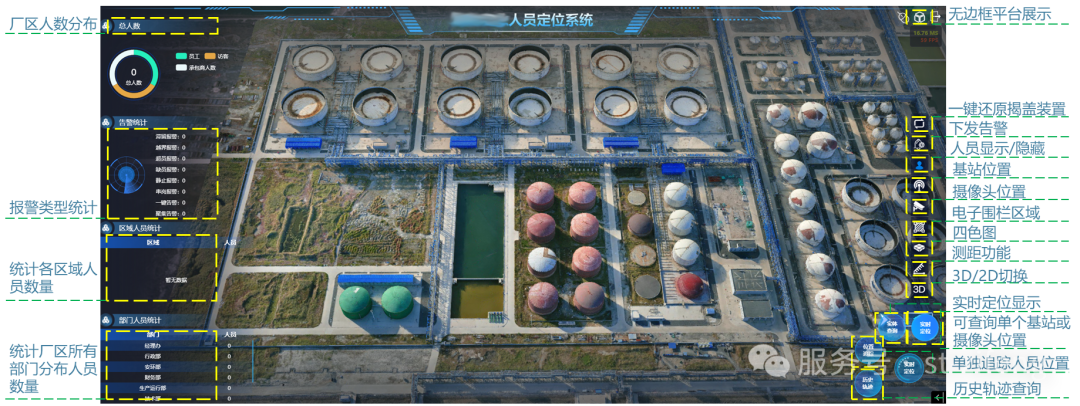Collapse the panel with the bottom-right arrow
The height and width of the screenshot is (406, 1080).
point(937,398)
